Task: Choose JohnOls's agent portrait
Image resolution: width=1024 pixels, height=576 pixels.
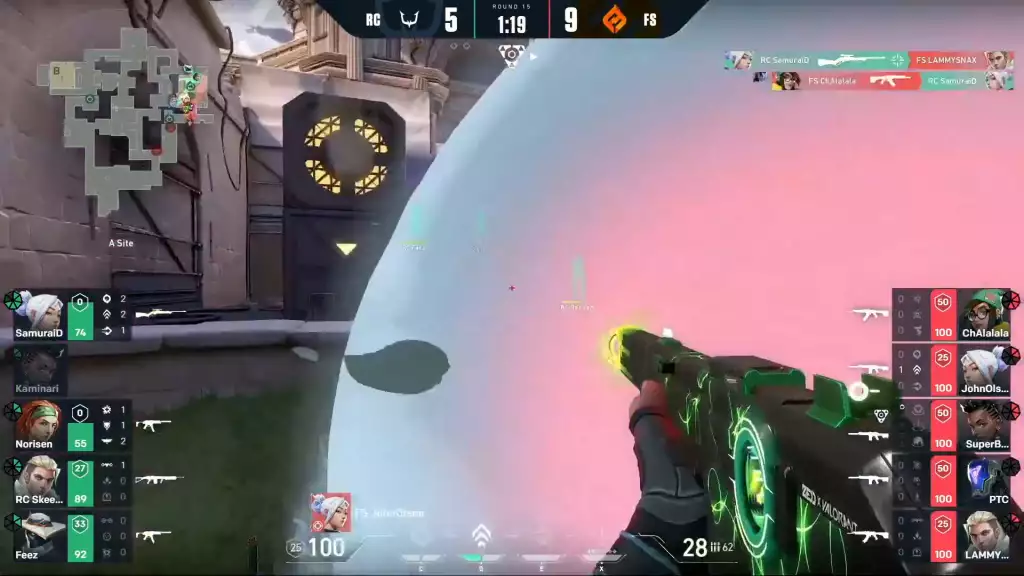Action: pyautogui.click(x=984, y=368)
